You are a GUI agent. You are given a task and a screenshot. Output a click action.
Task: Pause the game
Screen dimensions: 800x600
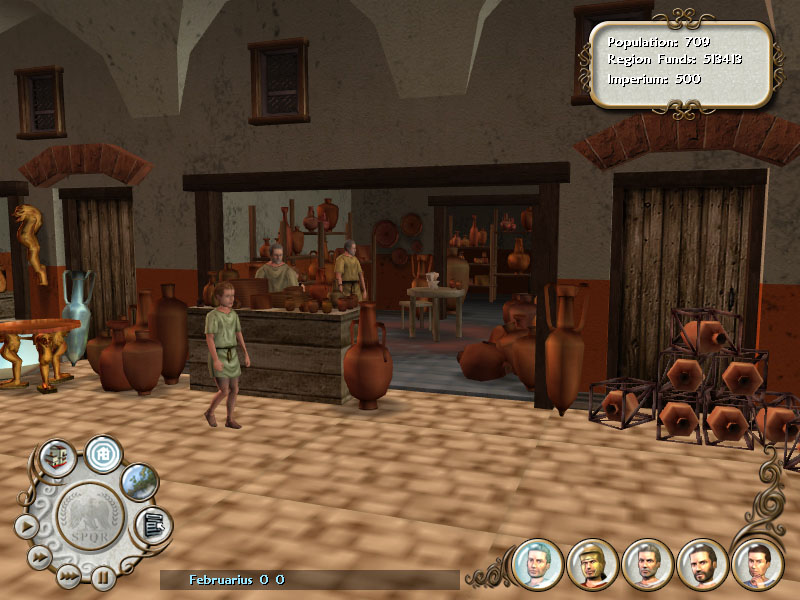click(x=103, y=575)
